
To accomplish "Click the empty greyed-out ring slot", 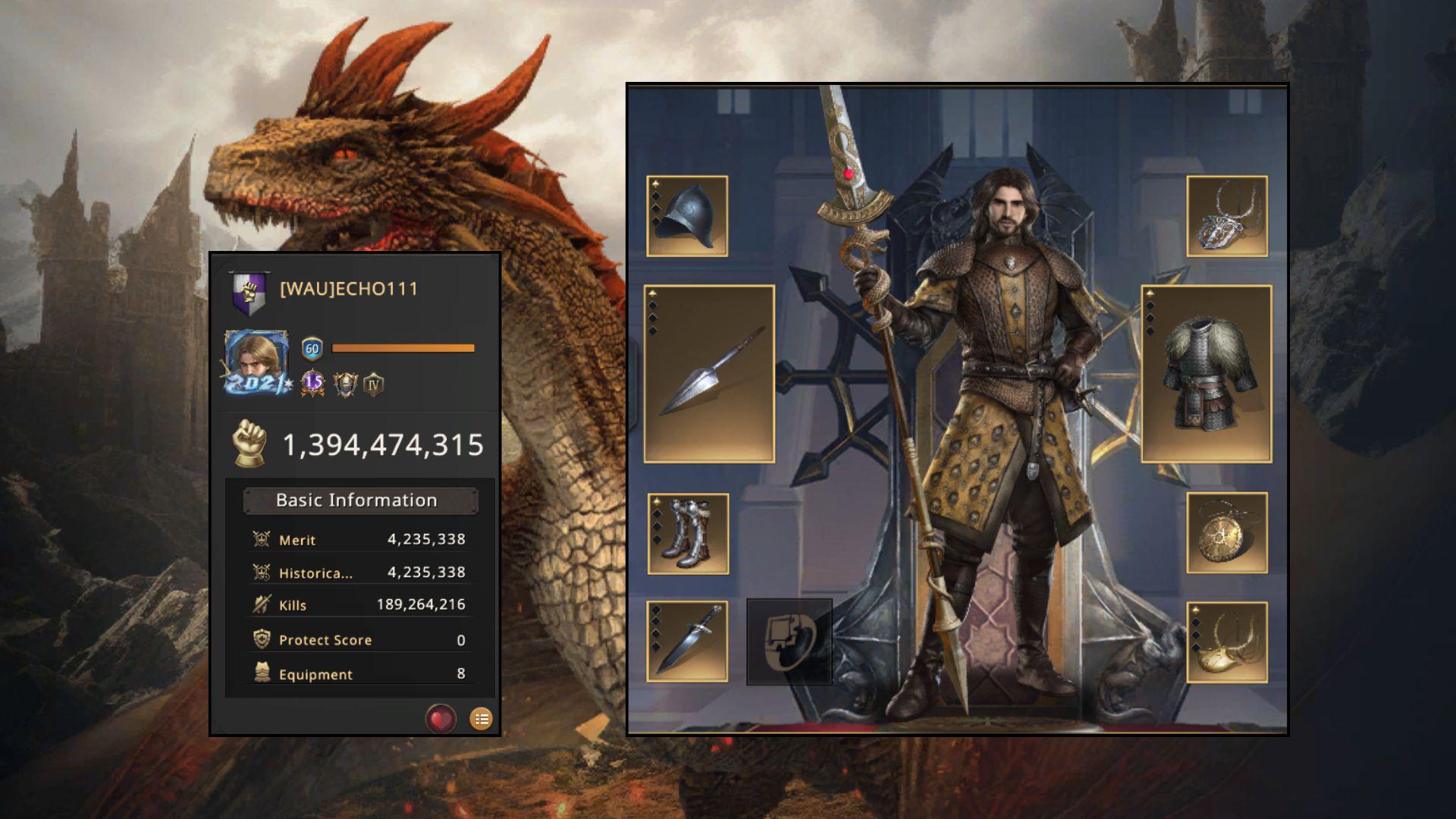I will pyautogui.click(x=789, y=642).
